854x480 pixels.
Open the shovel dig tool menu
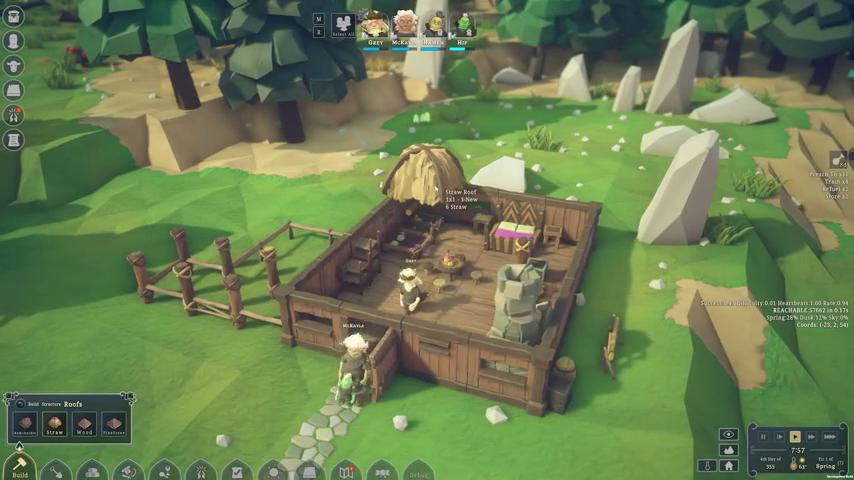pyautogui.click(x=56, y=471)
